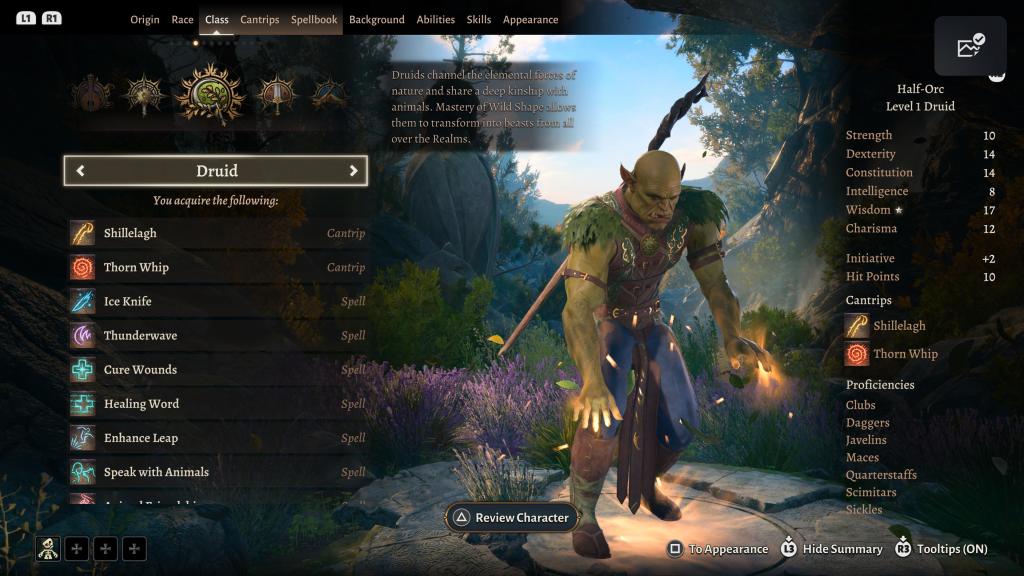Screen dimensions: 1024x576
Task: Switch to the Origin tab
Action: [145, 20]
